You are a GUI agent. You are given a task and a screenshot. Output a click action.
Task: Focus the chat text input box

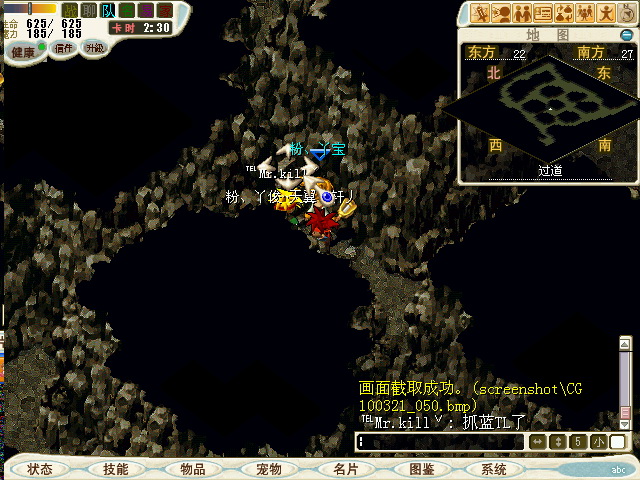(440, 441)
